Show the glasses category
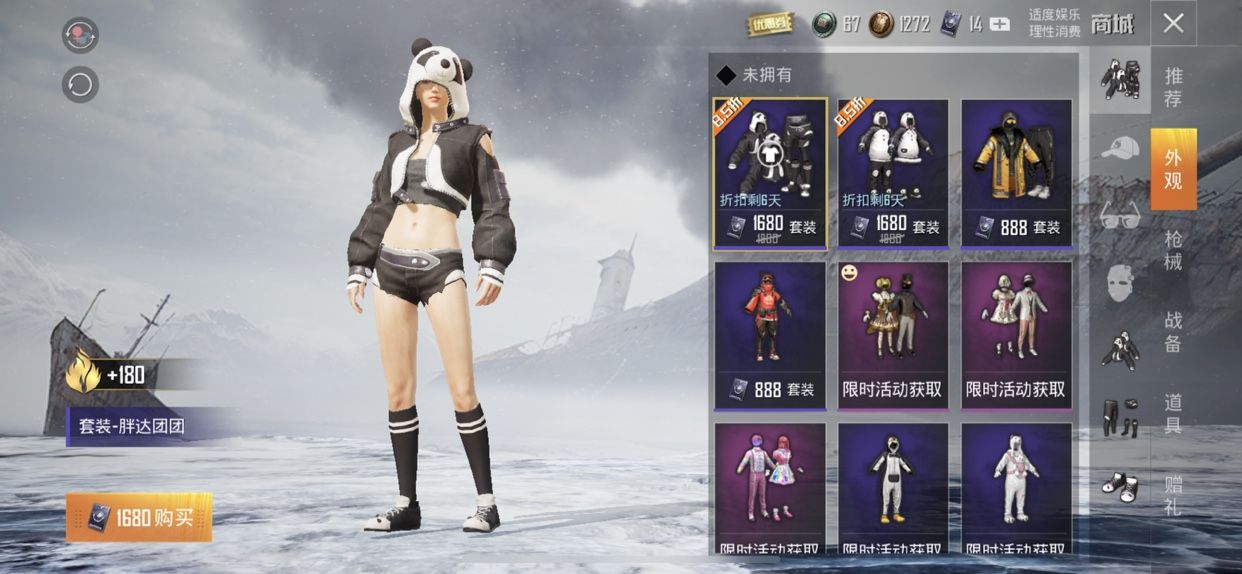The width and height of the screenshot is (1242, 574). (1120, 214)
